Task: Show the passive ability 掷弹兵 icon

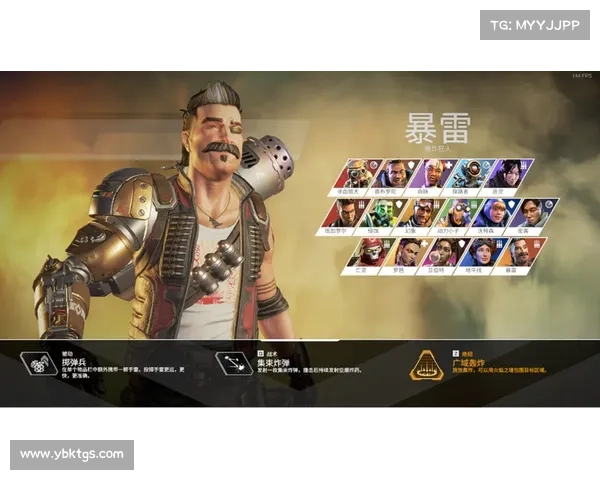Action: [x=38, y=363]
